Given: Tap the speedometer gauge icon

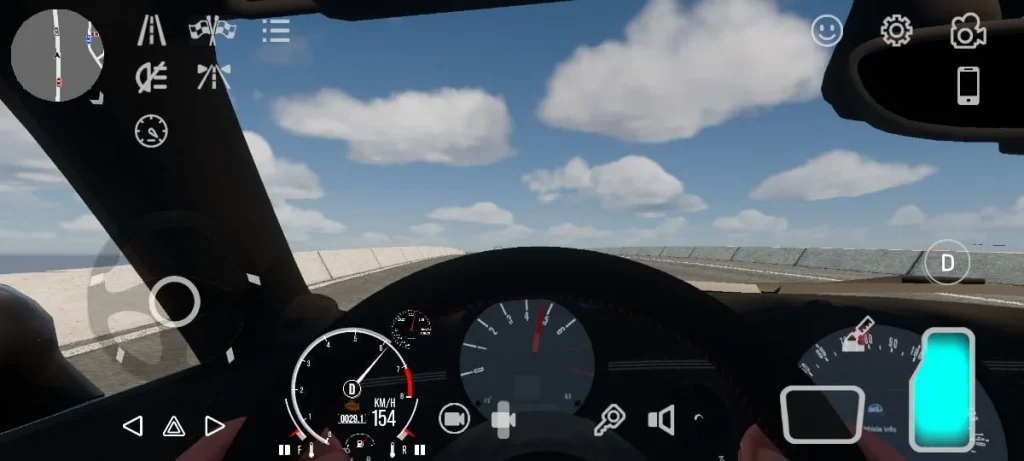Looking at the screenshot, I should 152,130.
